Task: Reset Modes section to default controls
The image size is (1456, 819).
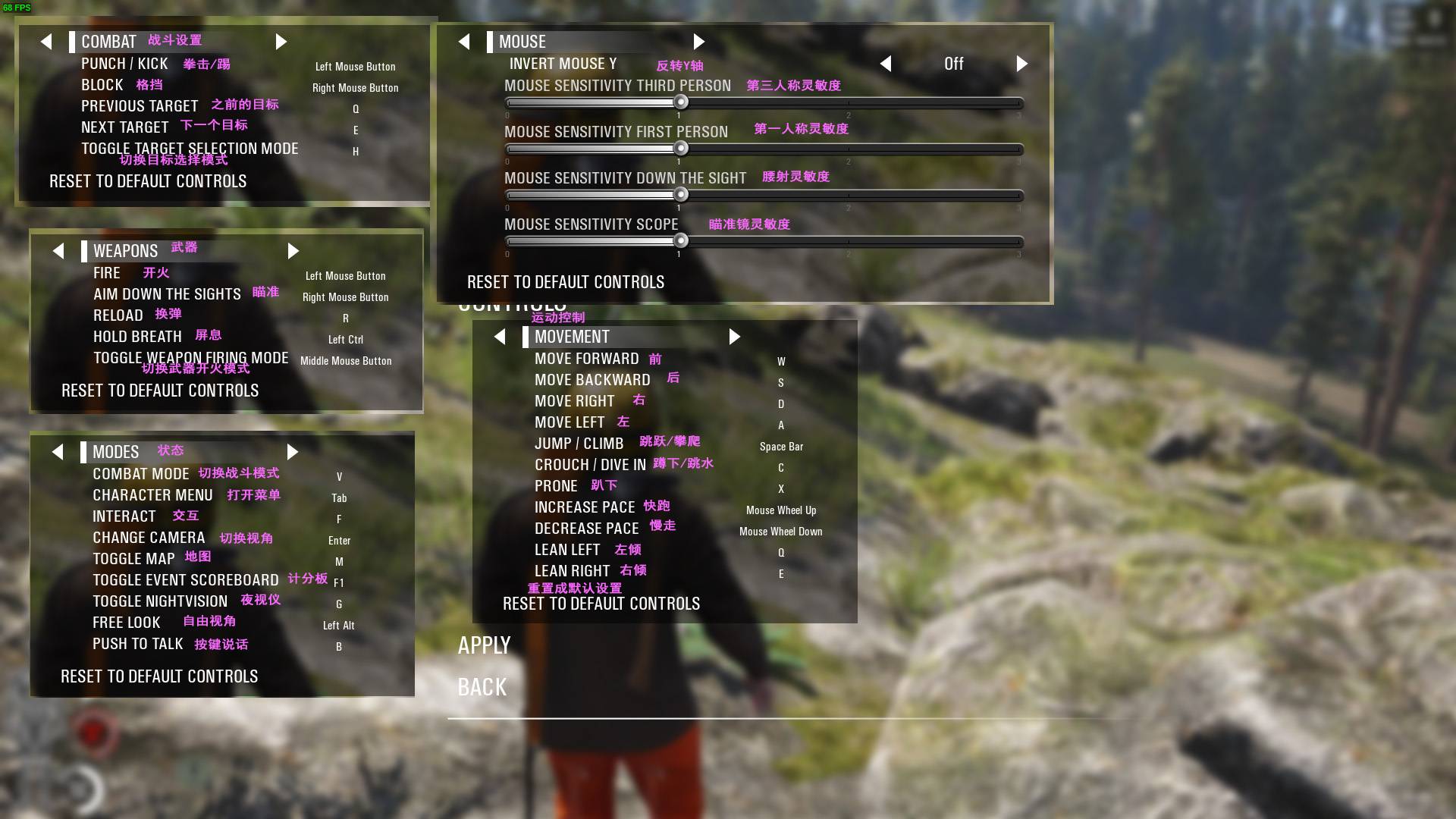Action: click(x=159, y=676)
